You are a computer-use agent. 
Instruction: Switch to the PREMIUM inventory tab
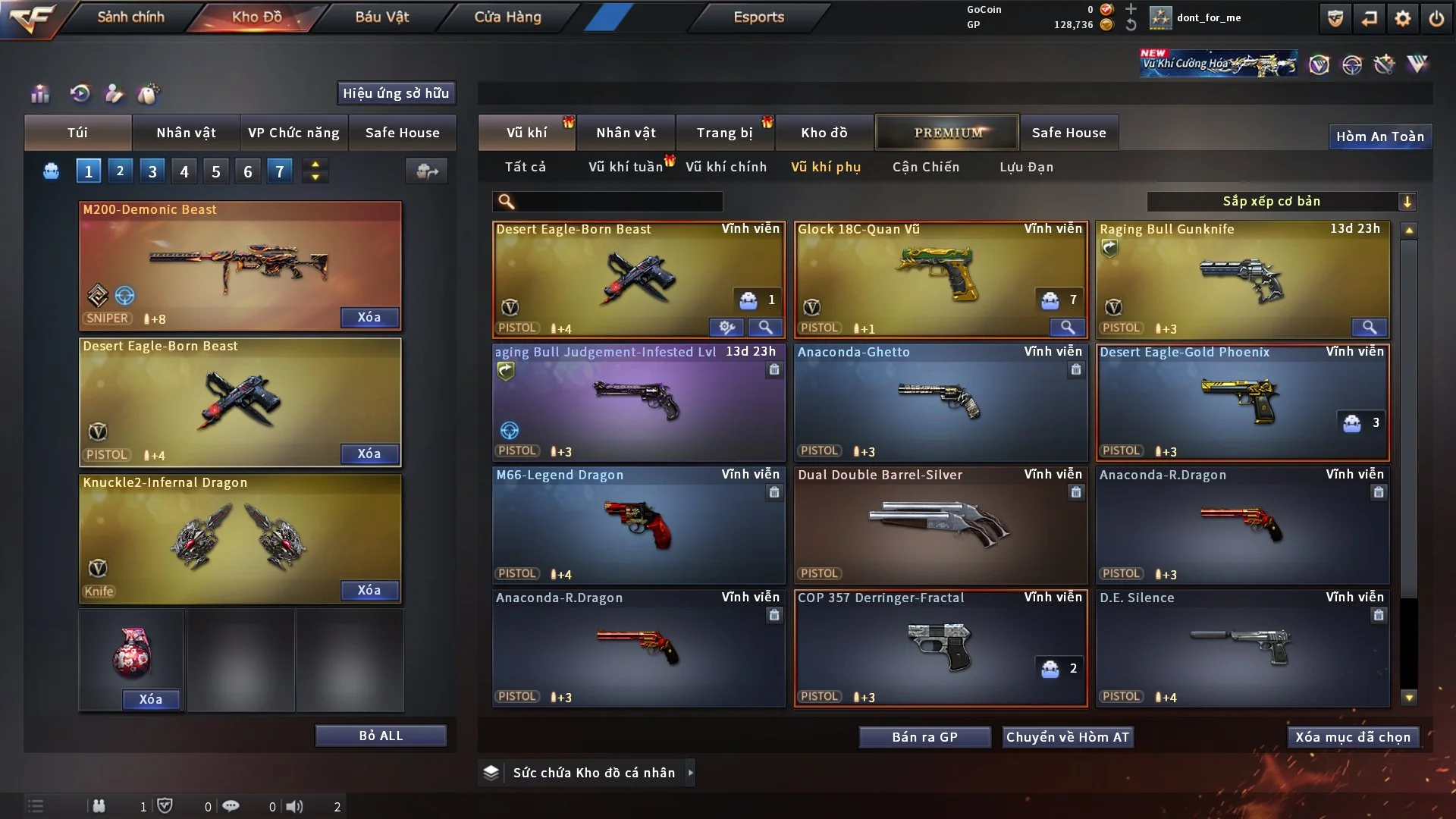948,133
